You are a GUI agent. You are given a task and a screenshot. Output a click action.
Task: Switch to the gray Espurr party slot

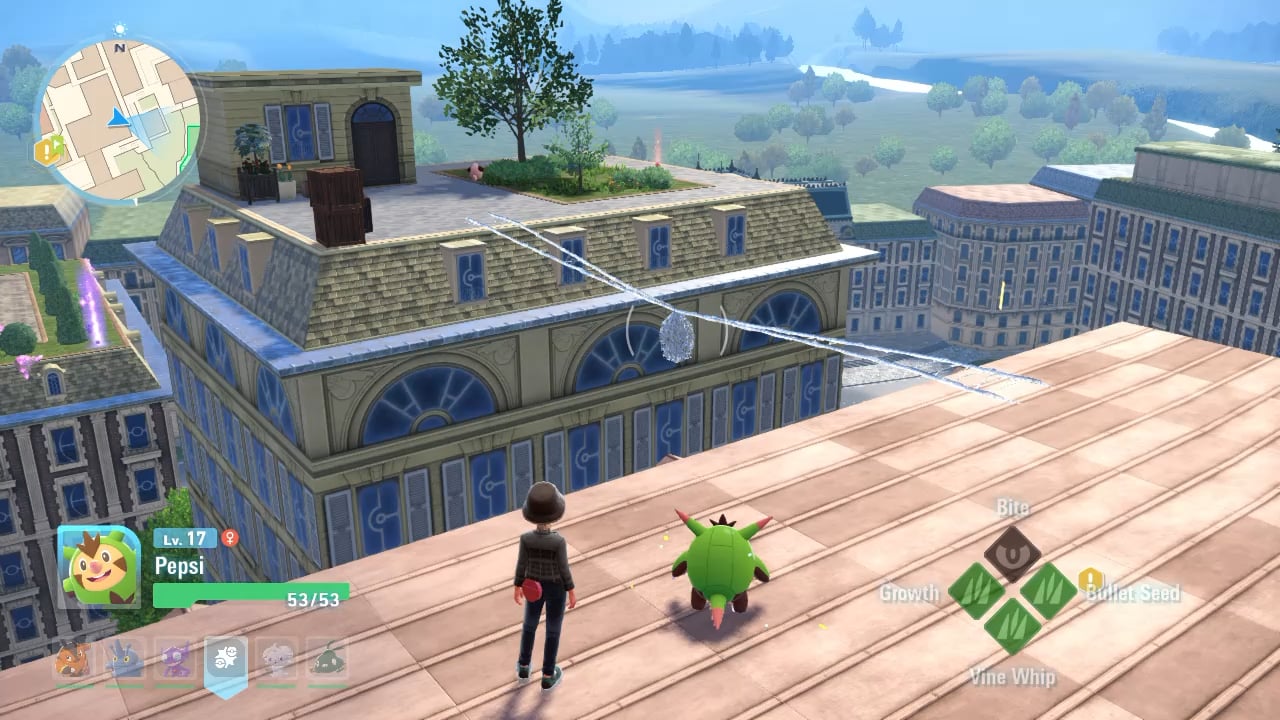coord(277,660)
